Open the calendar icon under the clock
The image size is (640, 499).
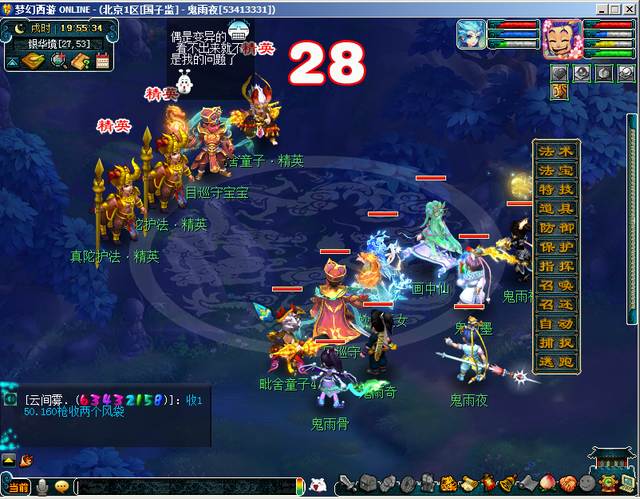point(103,62)
